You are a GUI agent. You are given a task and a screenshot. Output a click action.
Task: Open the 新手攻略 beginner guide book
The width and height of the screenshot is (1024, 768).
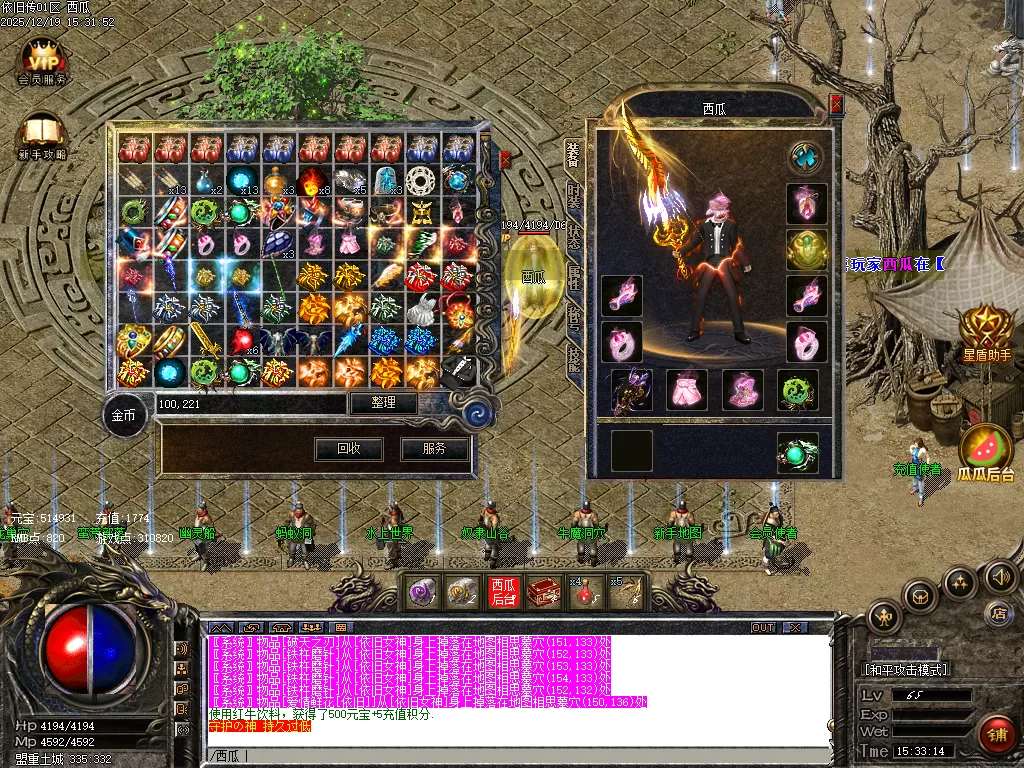pos(41,135)
